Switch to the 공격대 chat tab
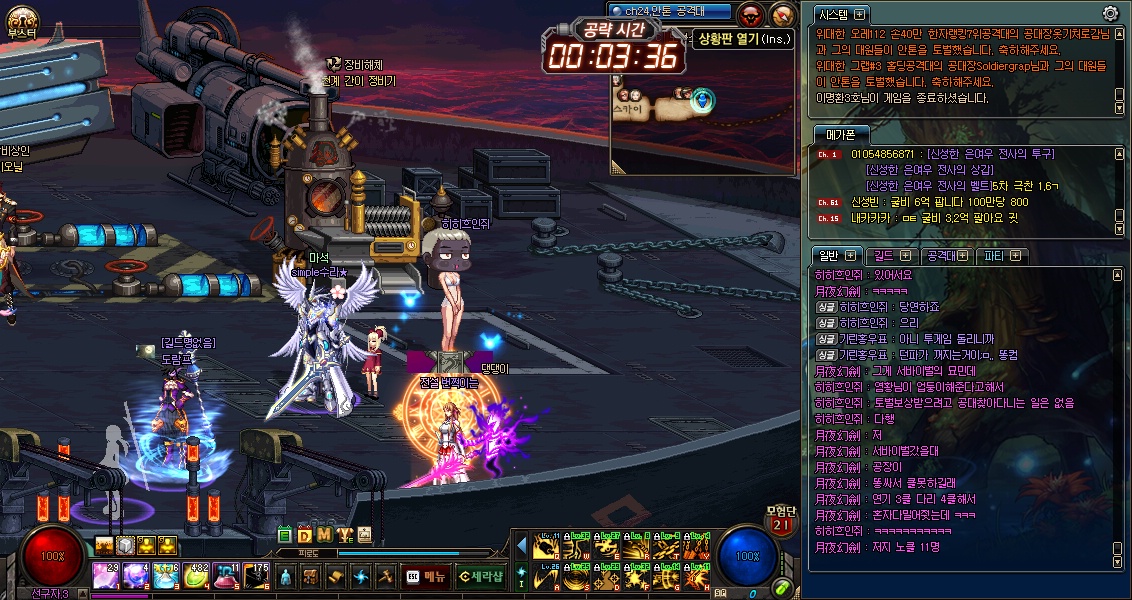Image resolution: width=1132 pixels, height=600 pixels. pyautogui.click(x=946, y=256)
